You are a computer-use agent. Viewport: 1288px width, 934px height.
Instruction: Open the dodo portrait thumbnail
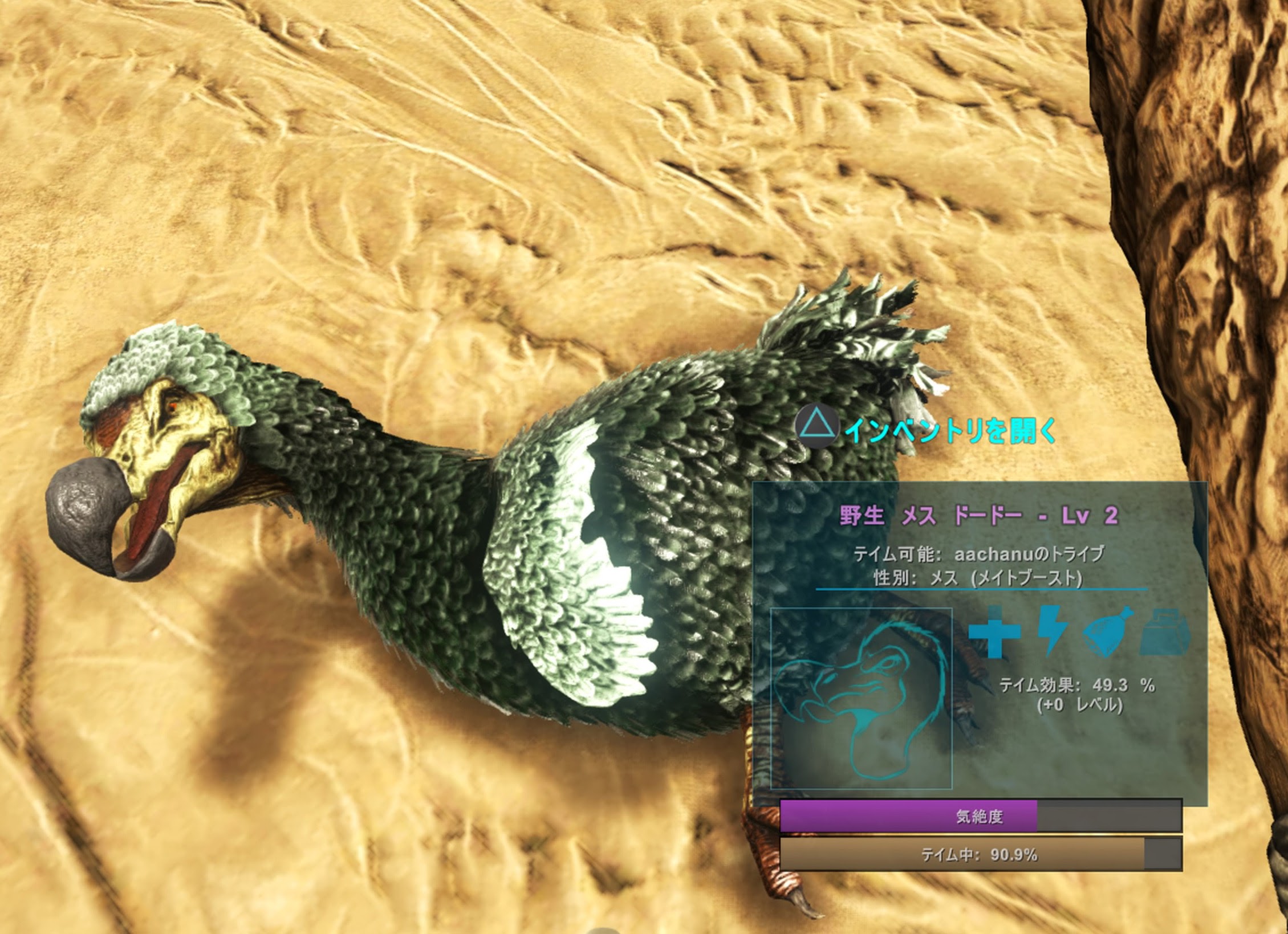(x=861, y=699)
